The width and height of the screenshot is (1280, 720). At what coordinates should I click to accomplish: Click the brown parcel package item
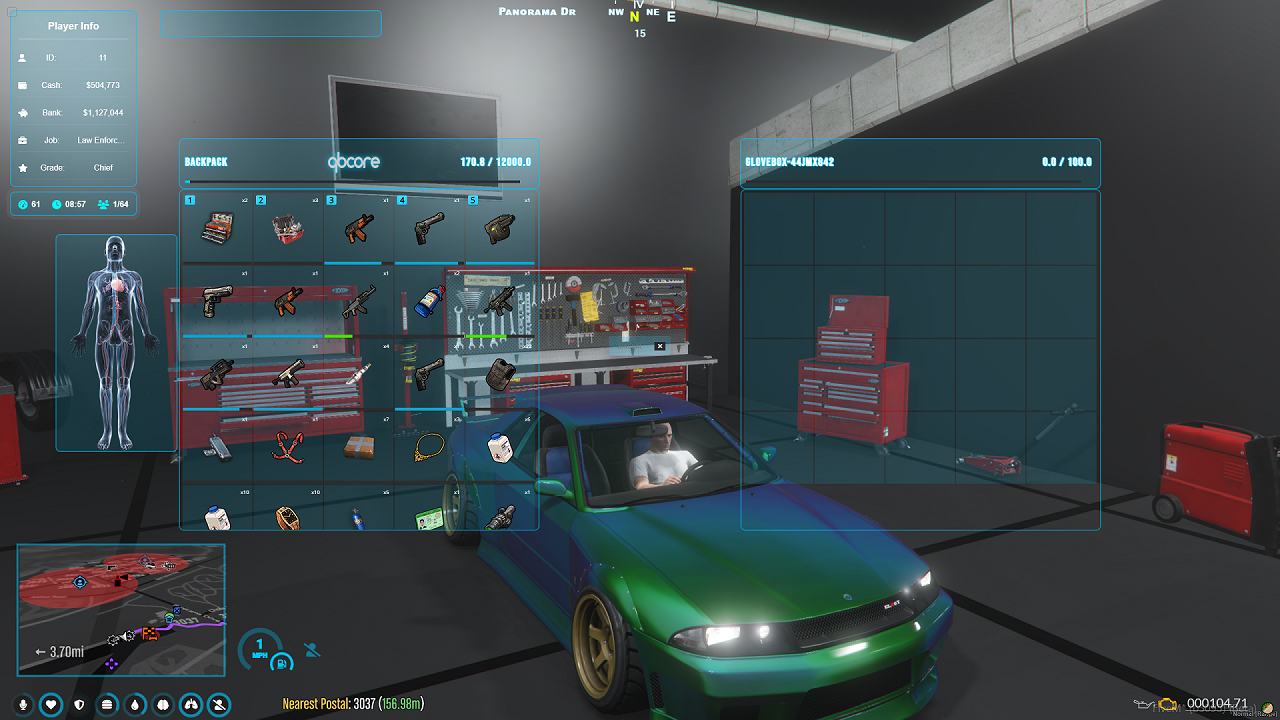[357, 447]
